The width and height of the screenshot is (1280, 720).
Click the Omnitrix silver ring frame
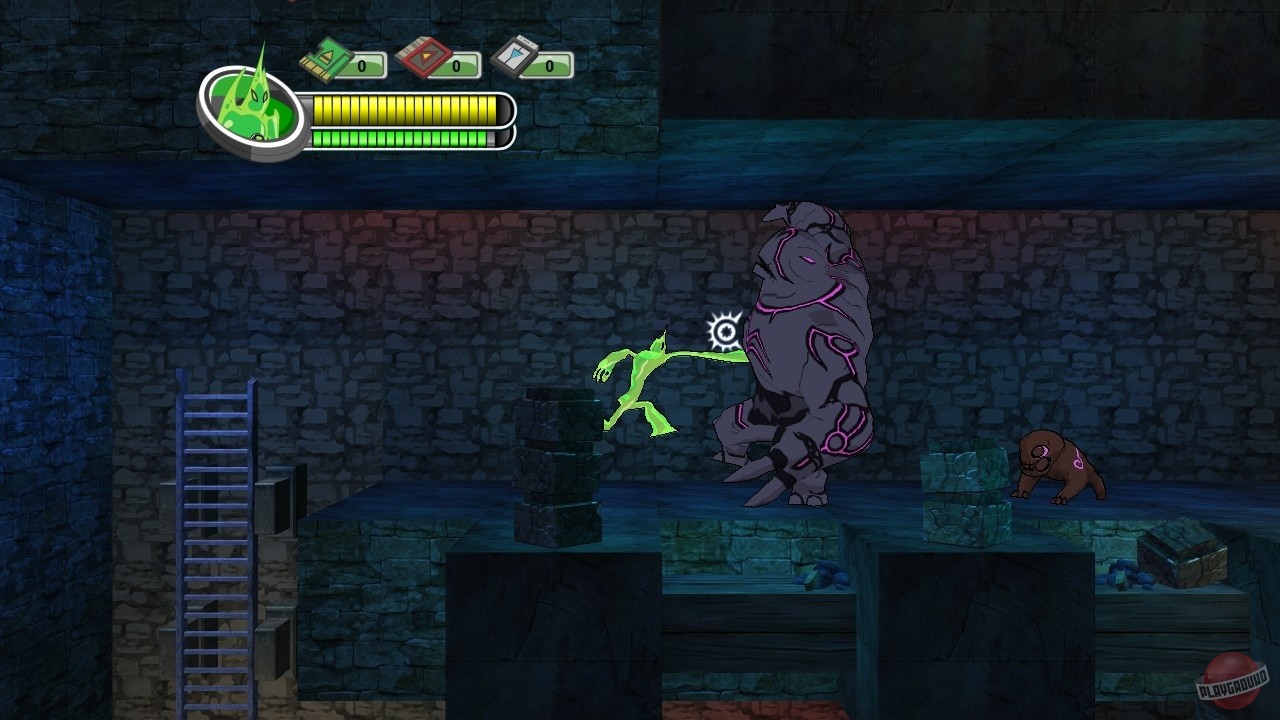(253, 152)
